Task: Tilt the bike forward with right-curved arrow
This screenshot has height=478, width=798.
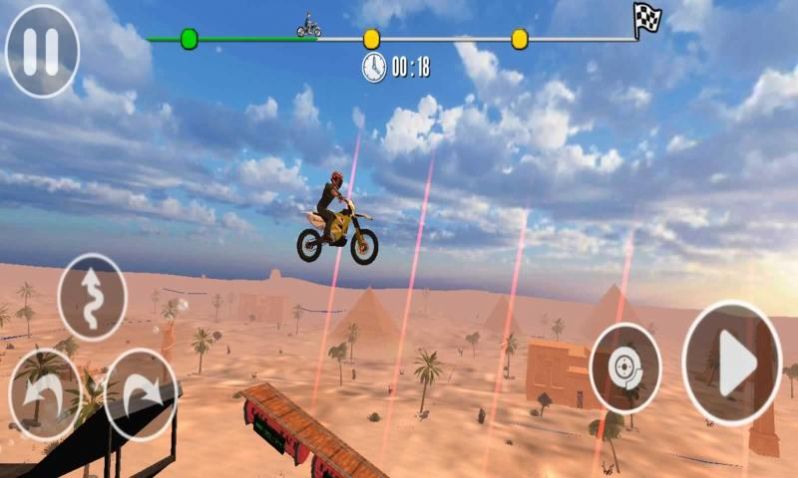Action: tap(141, 394)
